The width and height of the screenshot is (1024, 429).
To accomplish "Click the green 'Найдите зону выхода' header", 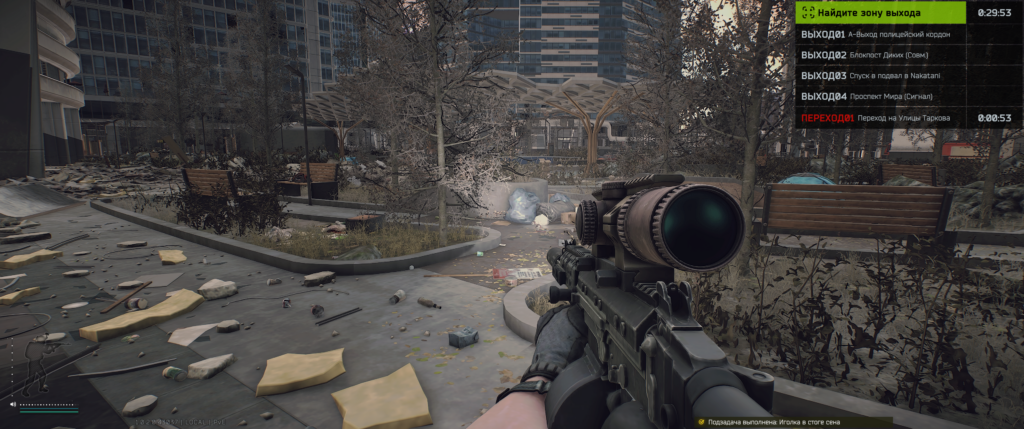I will (x=880, y=13).
